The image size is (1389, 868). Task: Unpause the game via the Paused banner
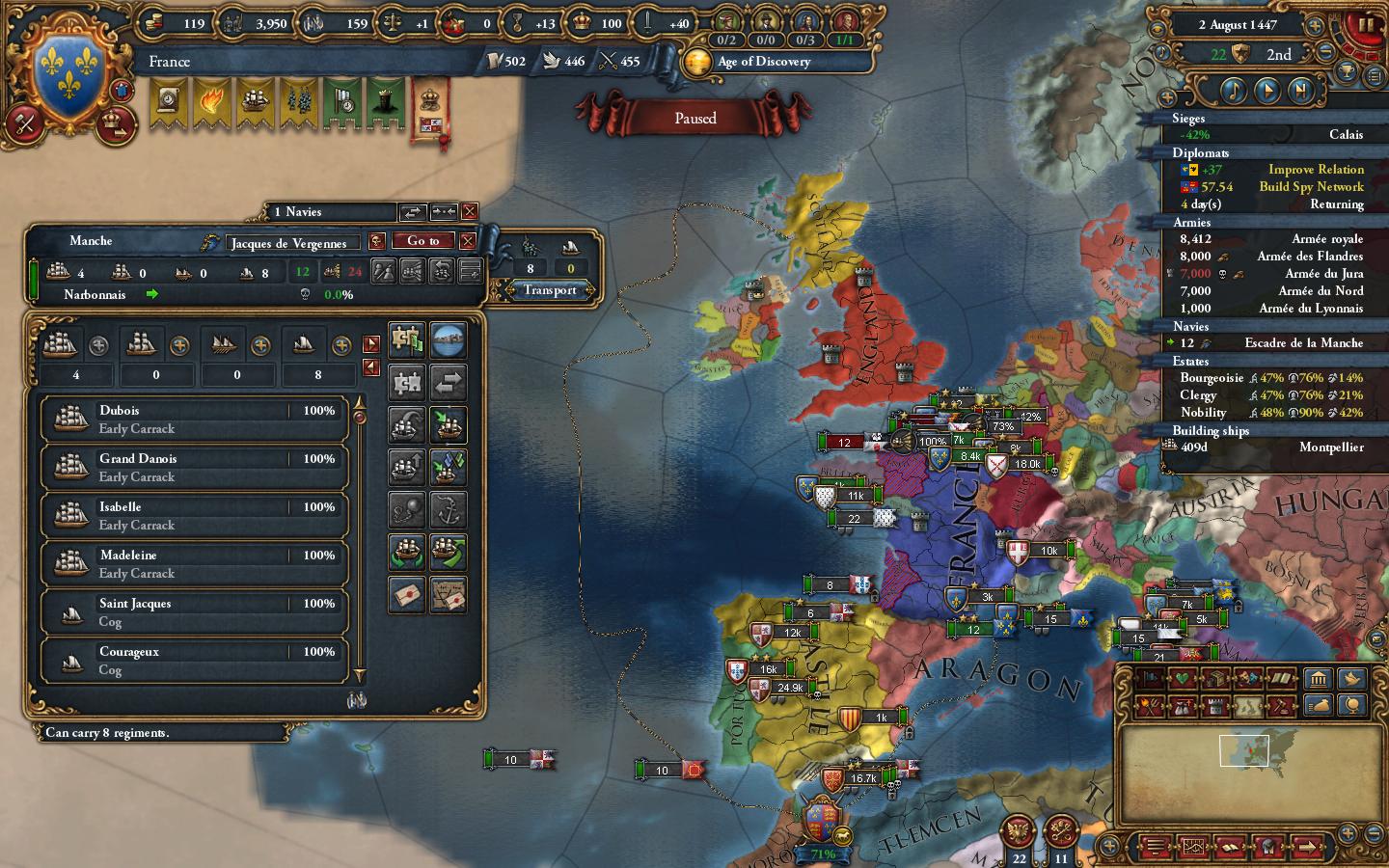coord(696,118)
